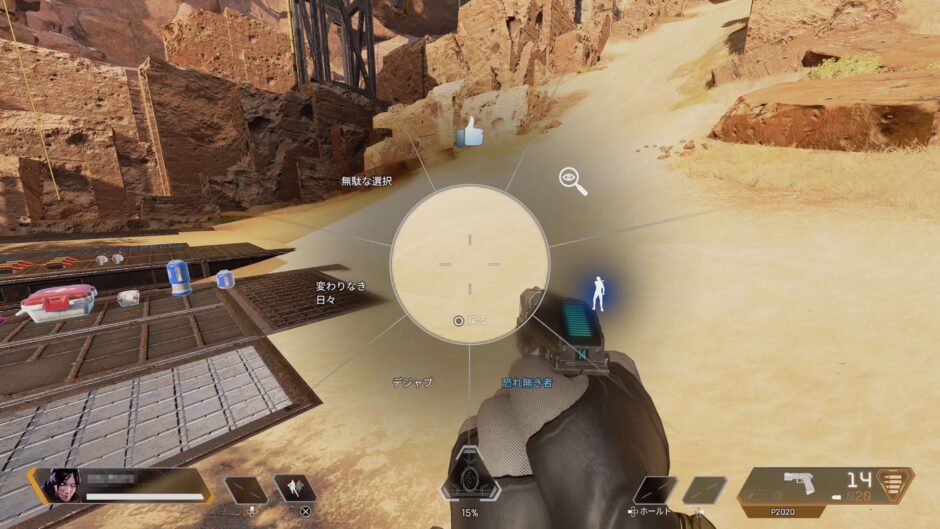
Task: Select the thumbs-up emote on the wheel
Action: point(468,132)
